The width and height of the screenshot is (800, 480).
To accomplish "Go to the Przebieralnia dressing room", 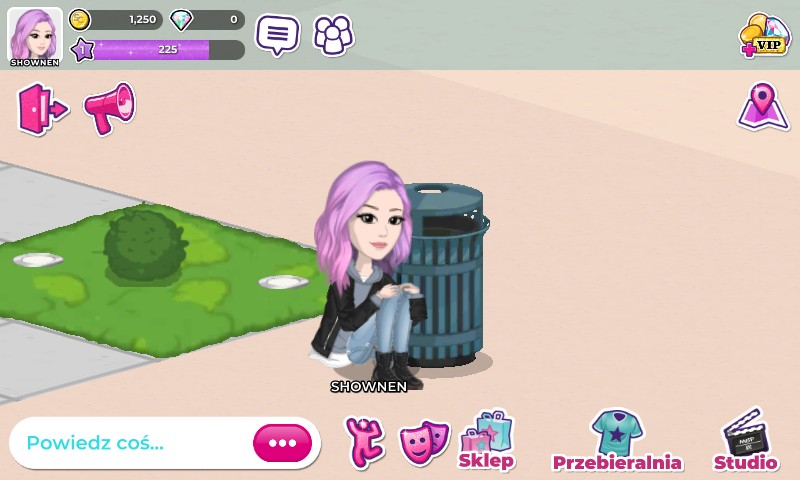I will point(617,441).
